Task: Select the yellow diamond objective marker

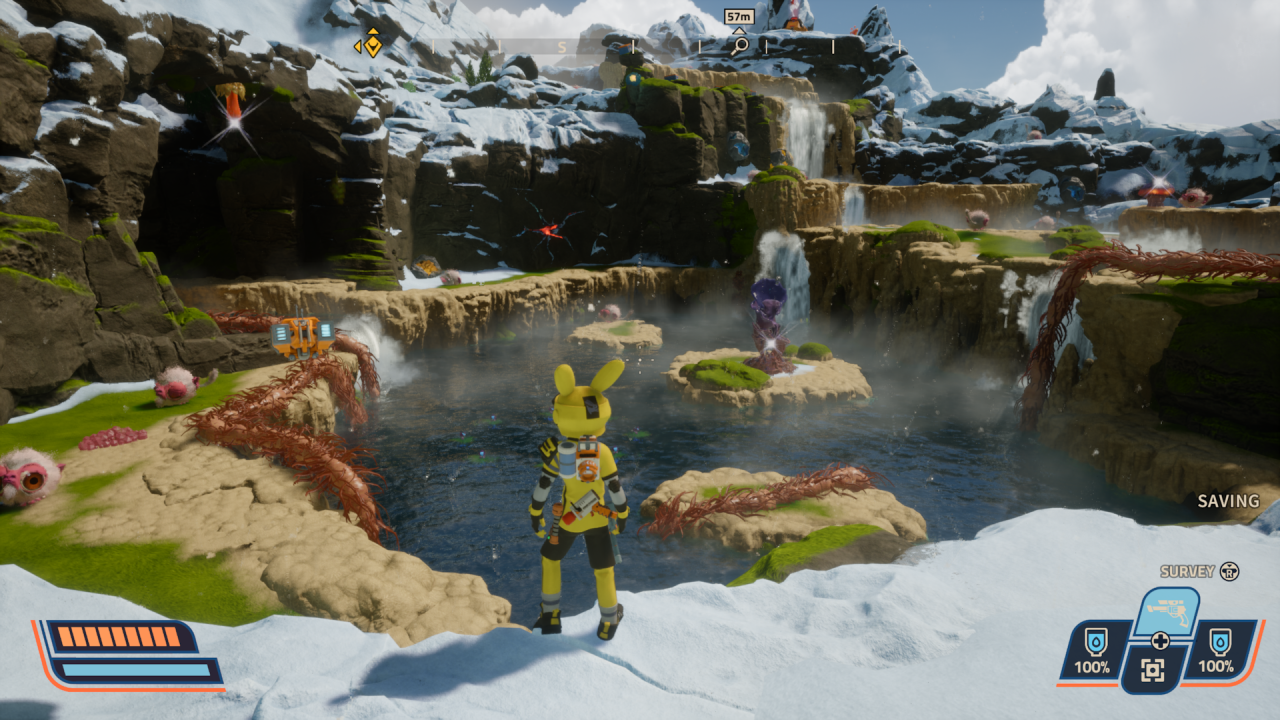Action: 371,43
